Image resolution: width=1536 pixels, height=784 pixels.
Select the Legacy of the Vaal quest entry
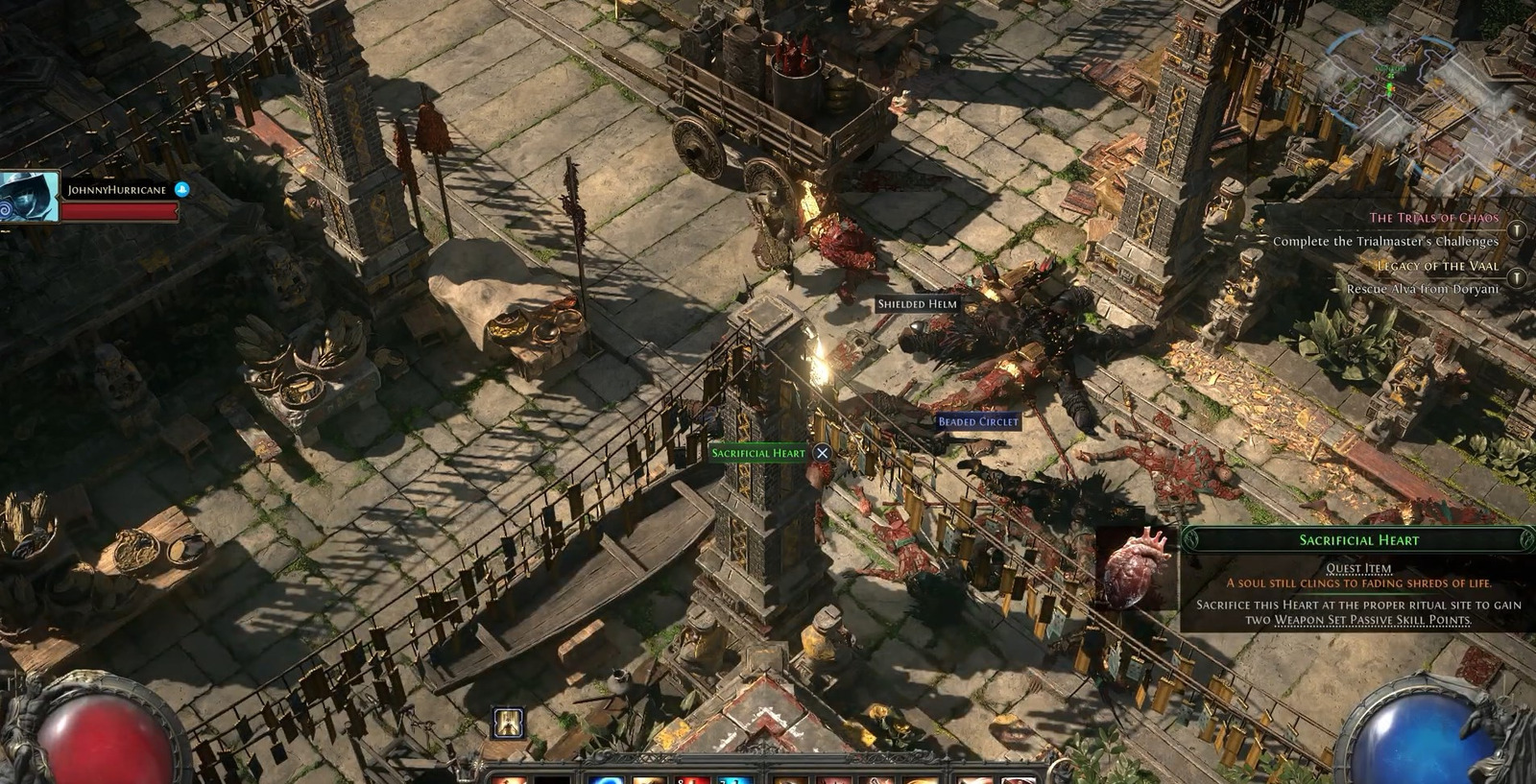(1437, 266)
